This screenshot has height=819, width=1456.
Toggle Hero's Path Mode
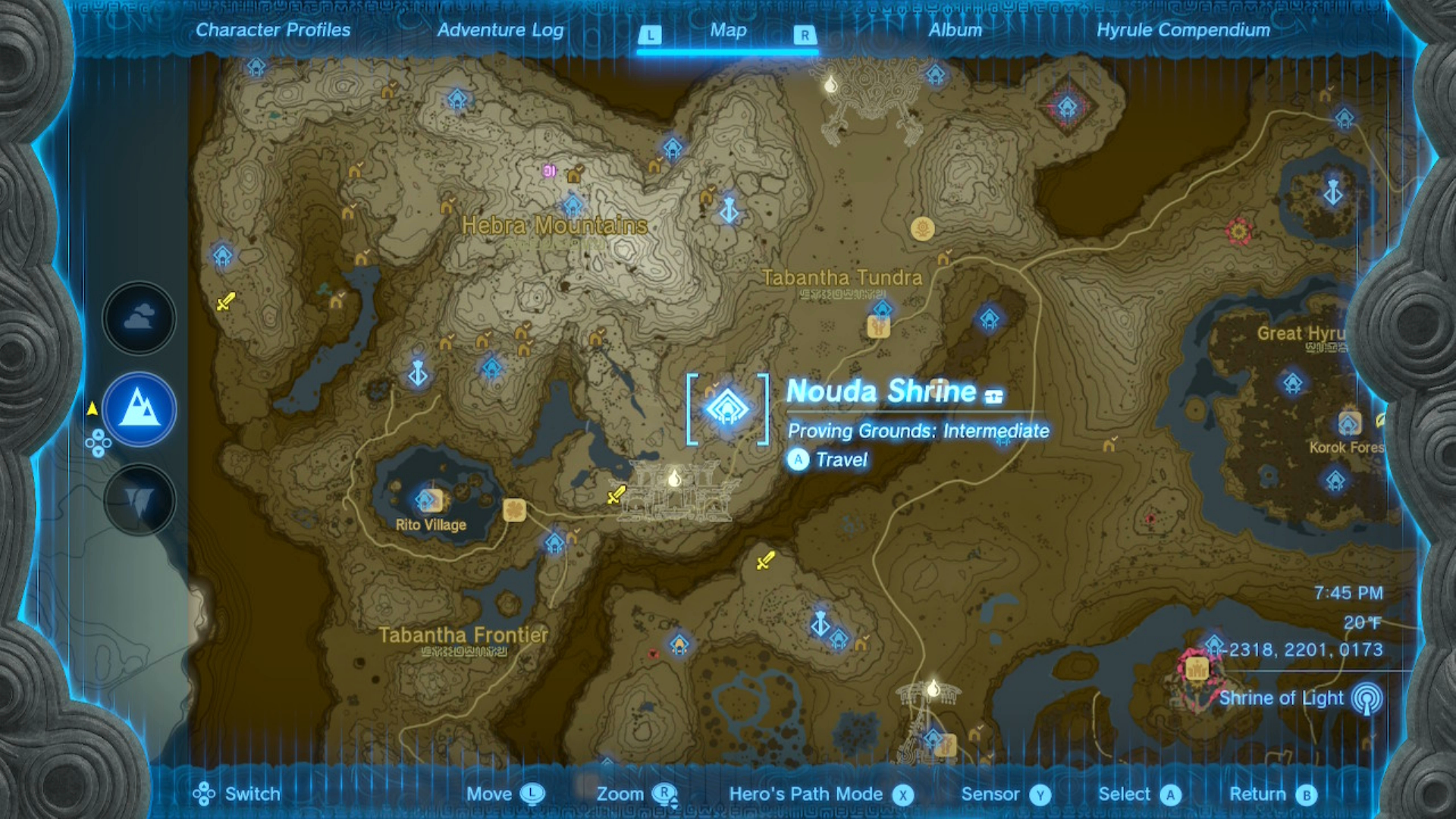805,794
